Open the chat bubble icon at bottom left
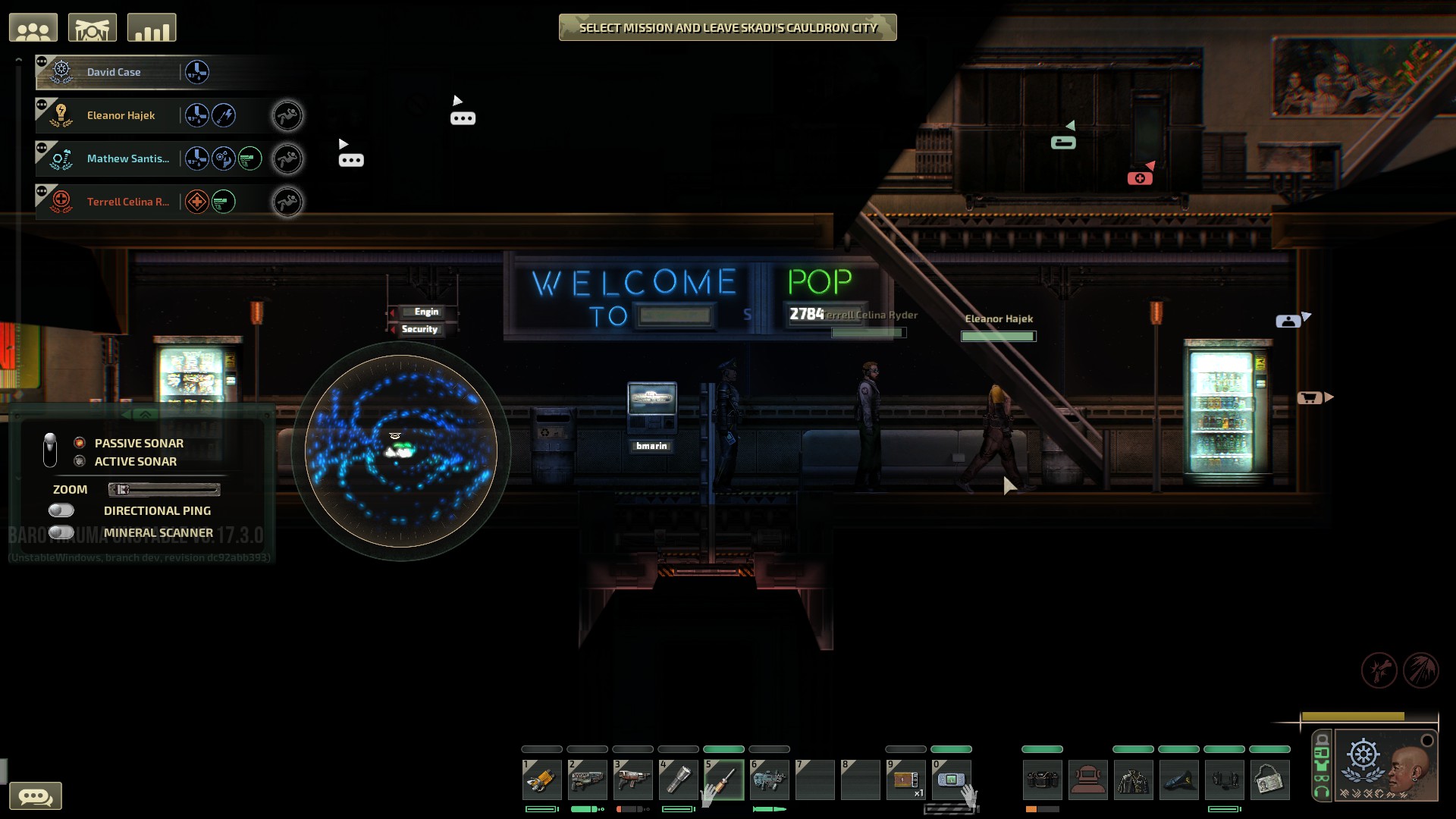This screenshot has width=1456, height=819. click(36, 796)
